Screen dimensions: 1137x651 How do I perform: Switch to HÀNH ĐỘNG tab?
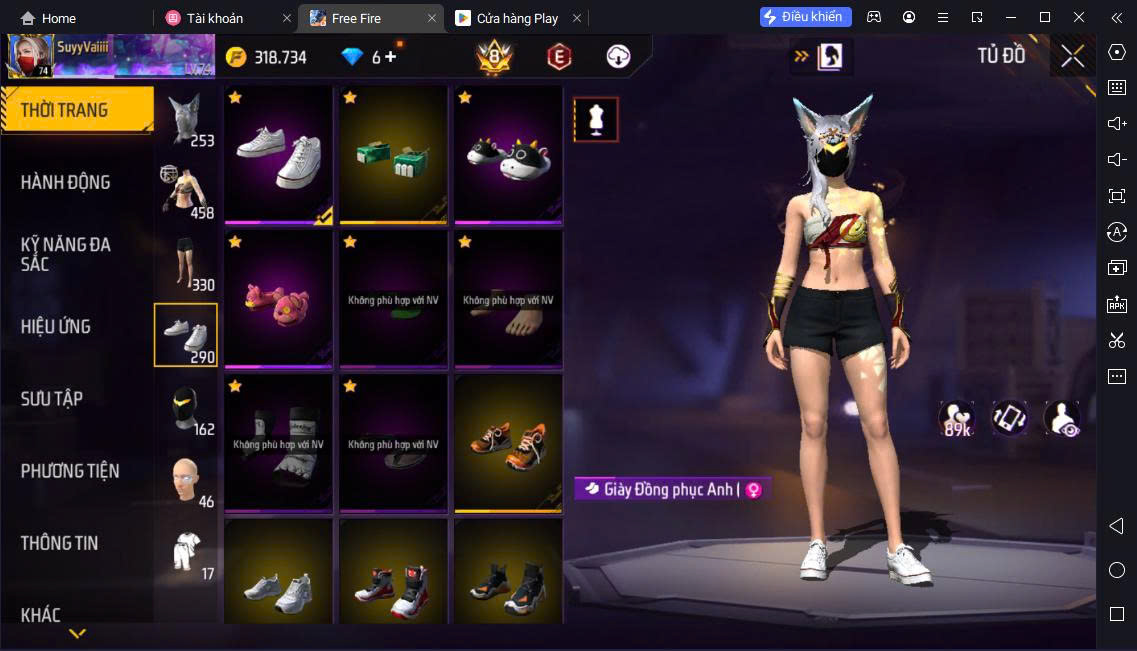[x=66, y=182]
